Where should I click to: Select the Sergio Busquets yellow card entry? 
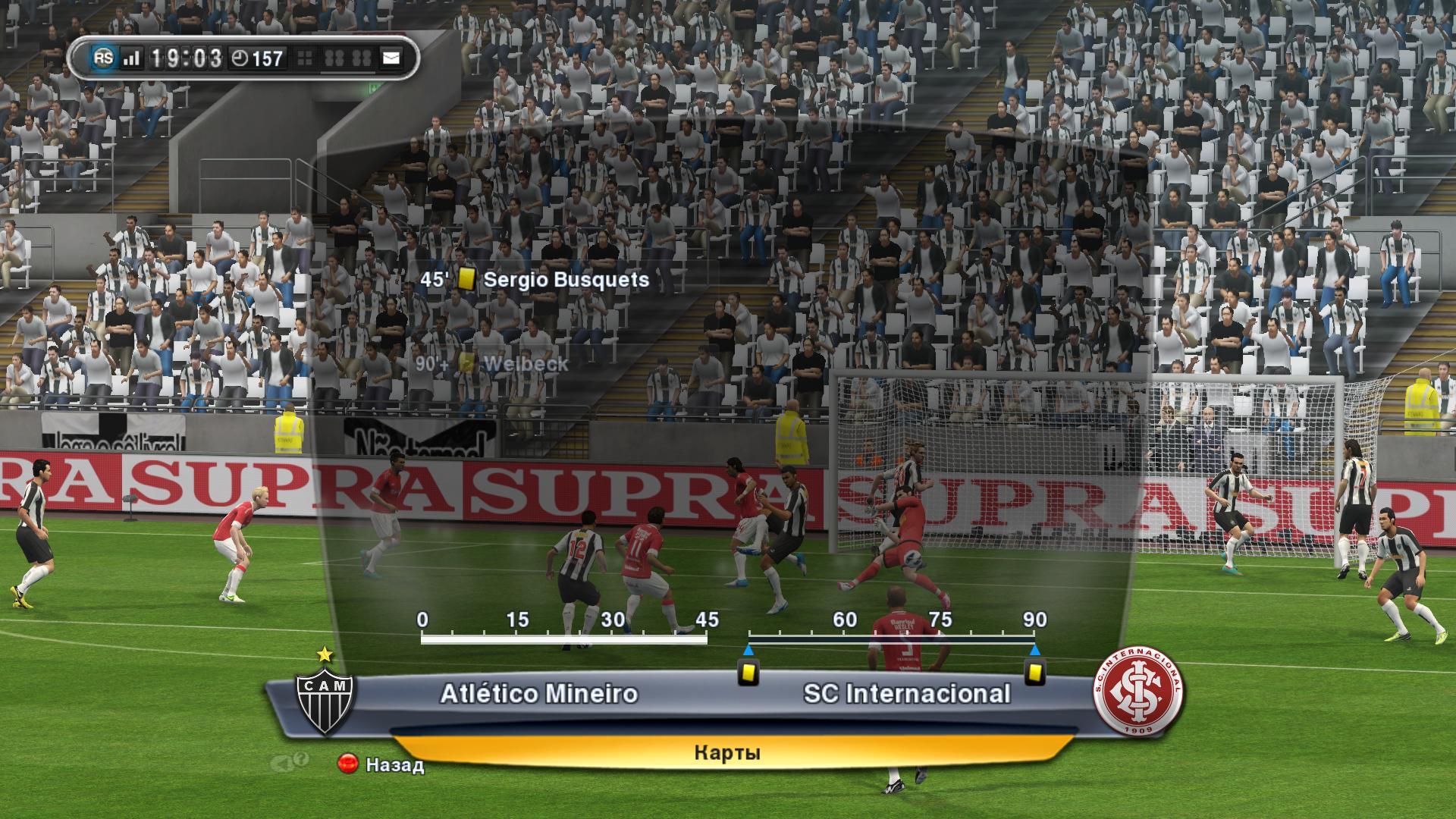[535, 280]
